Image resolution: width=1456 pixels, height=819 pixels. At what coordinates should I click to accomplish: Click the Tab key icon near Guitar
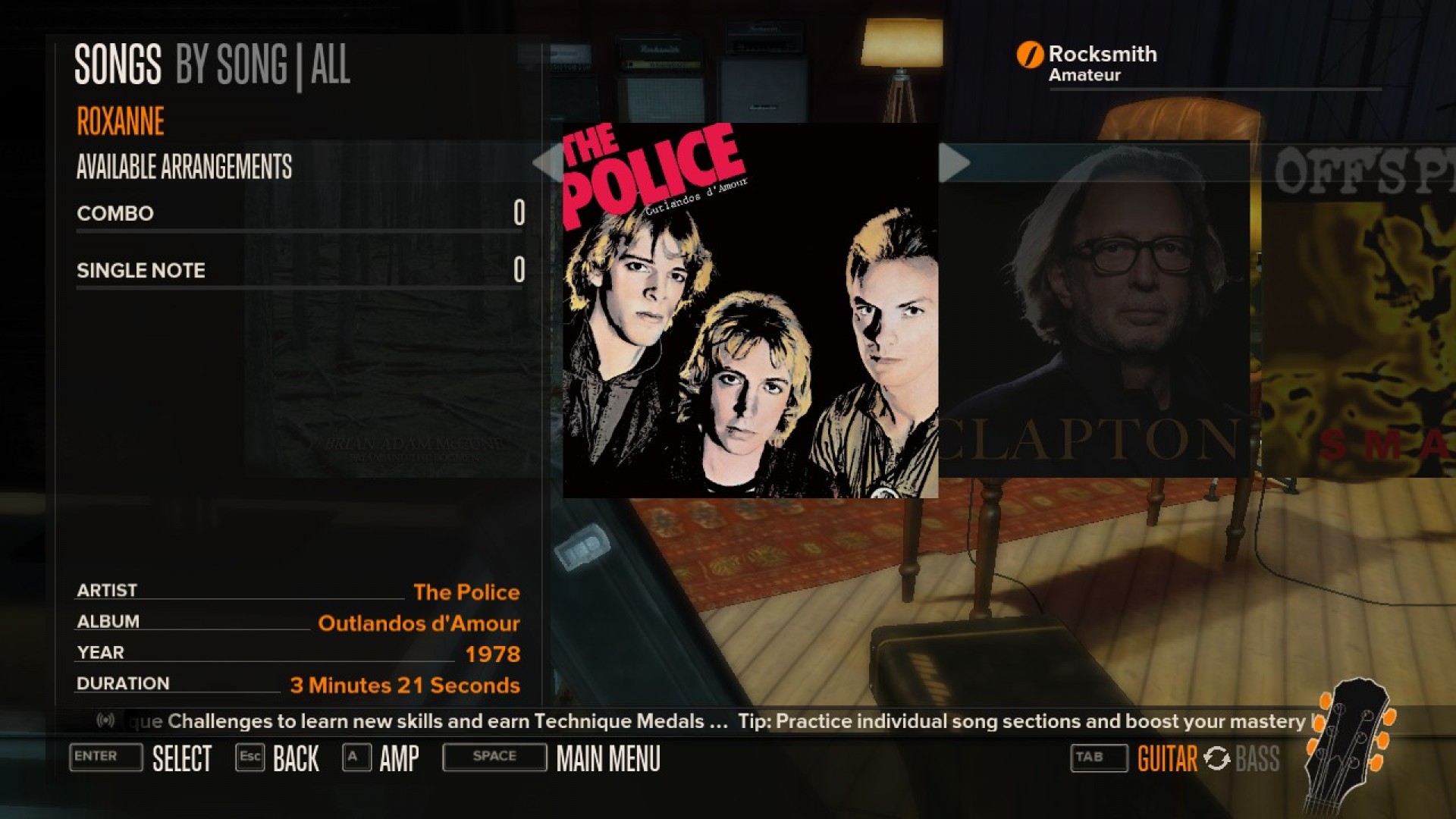pos(1098,758)
